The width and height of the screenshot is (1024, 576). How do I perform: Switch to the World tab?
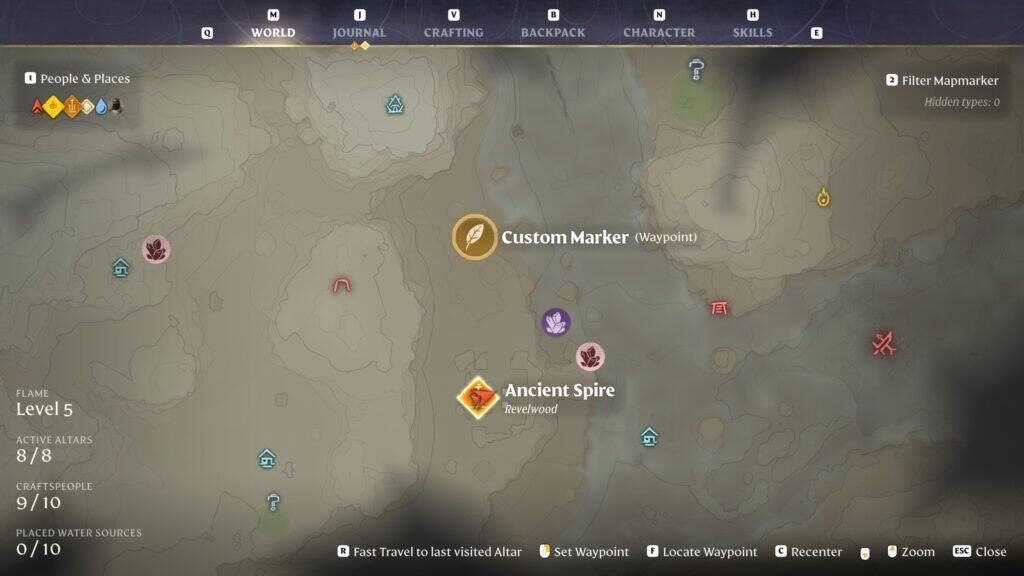(273, 32)
